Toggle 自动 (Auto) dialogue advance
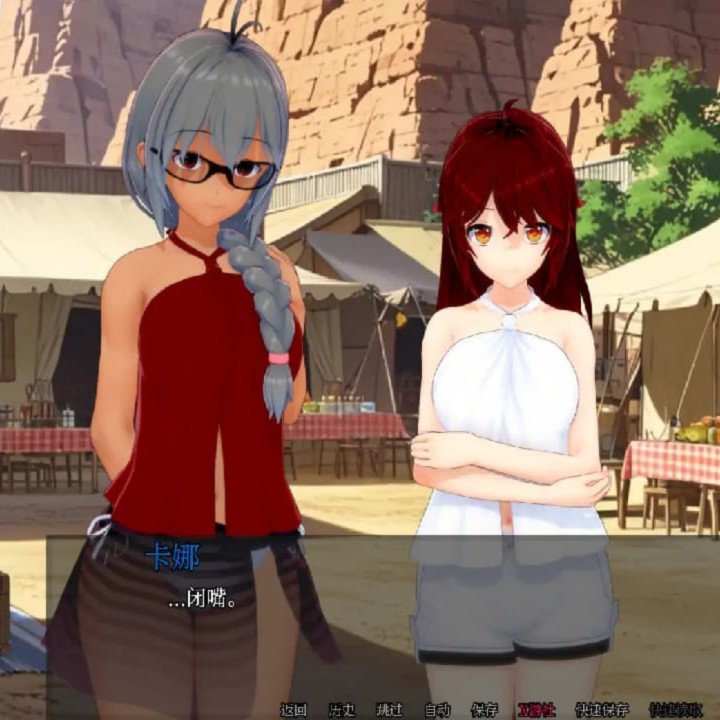This screenshot has width=720, height=720. (x=437, y=710)
